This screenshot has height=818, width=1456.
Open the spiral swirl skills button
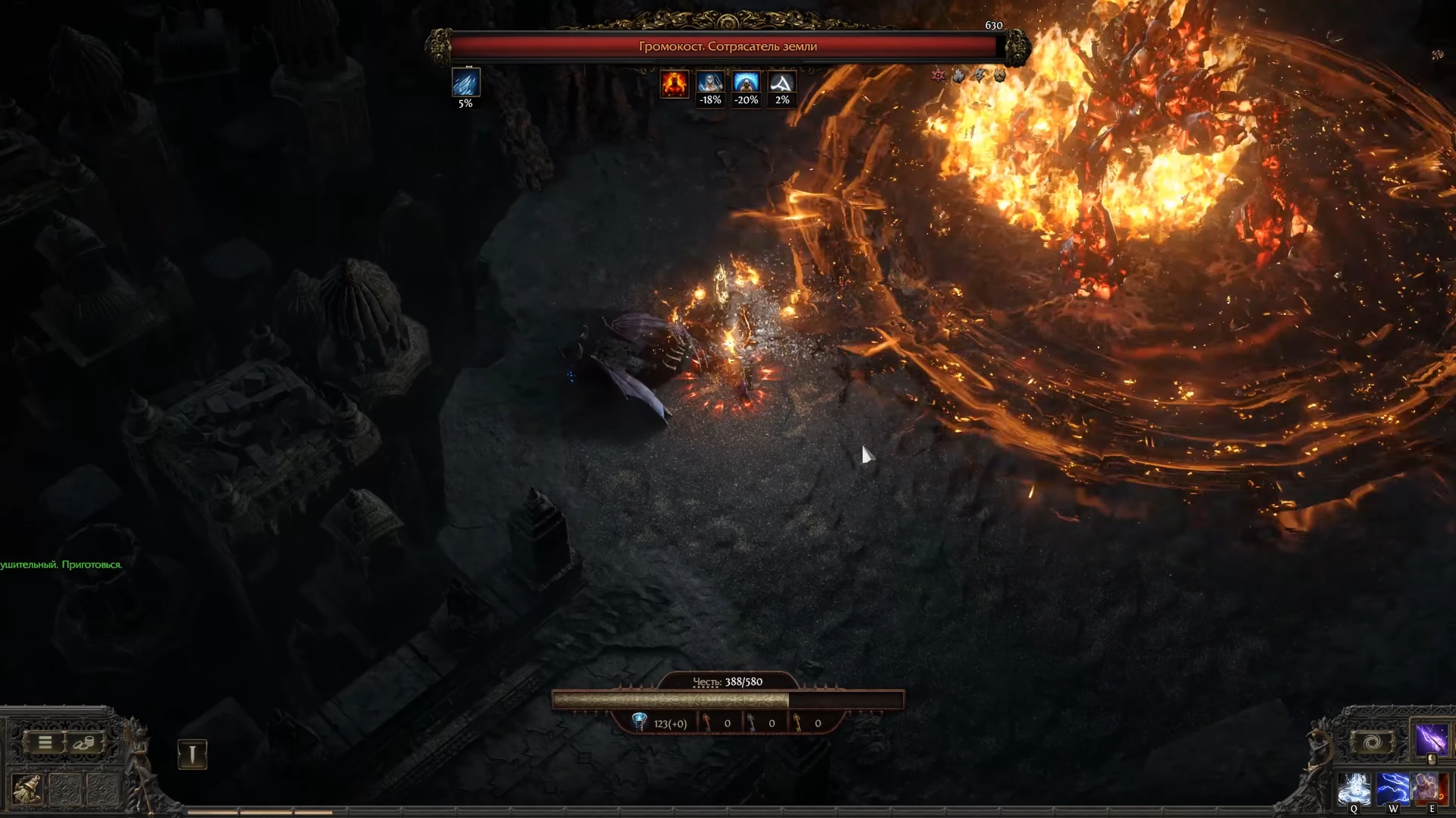point(1372,743)
